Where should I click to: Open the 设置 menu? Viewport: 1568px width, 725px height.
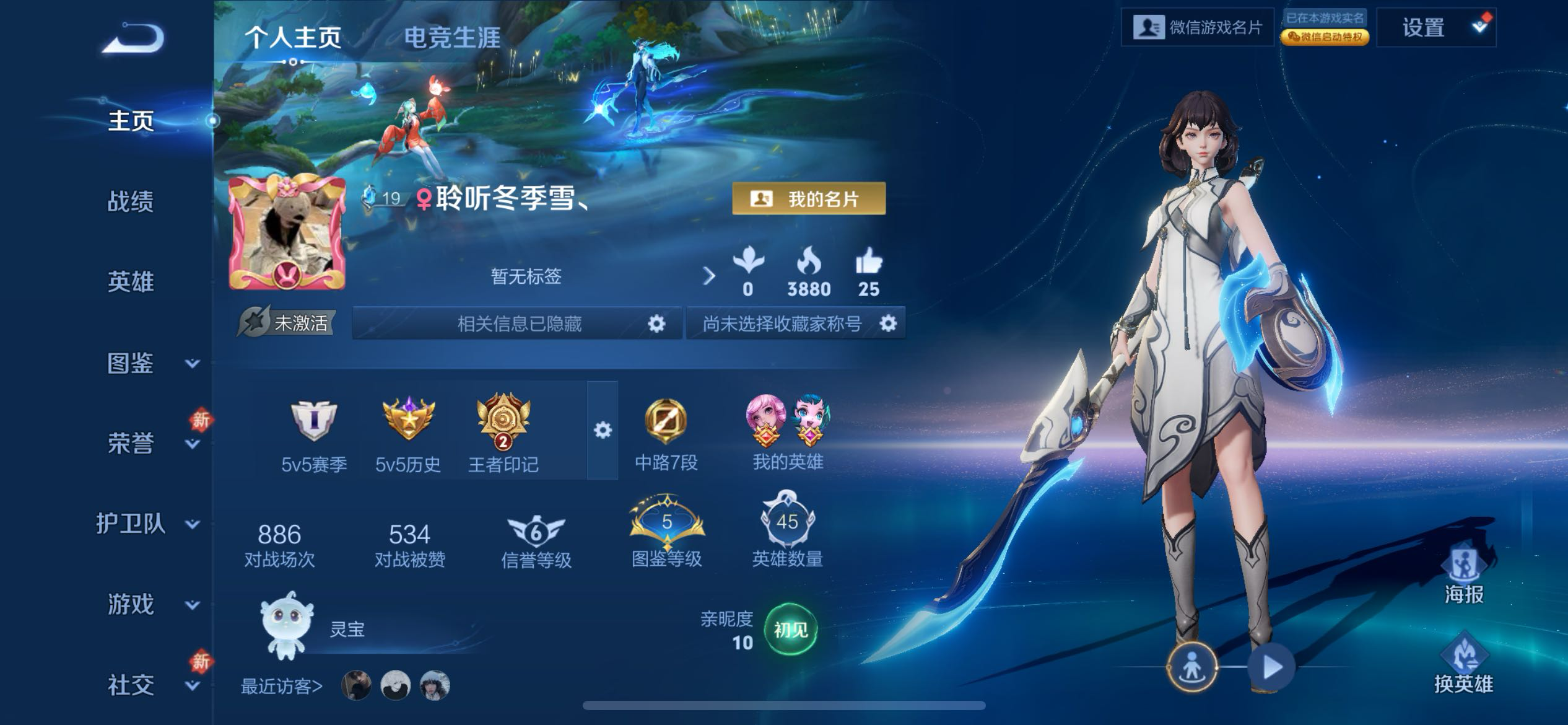pyautogui.click(x=1435, y=28)
